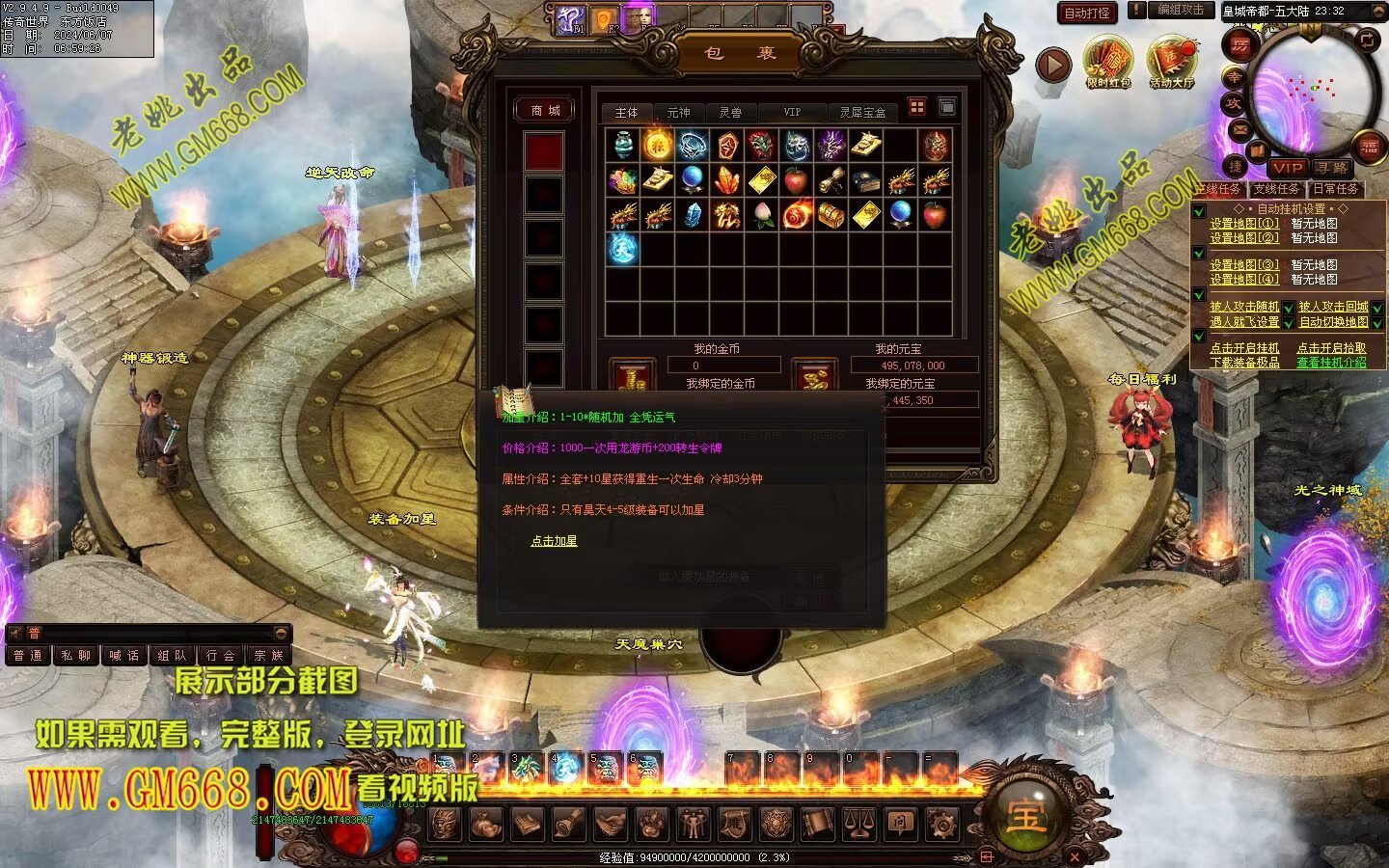
Task: Switch to the 元神 bag tab
Action: 678,113
